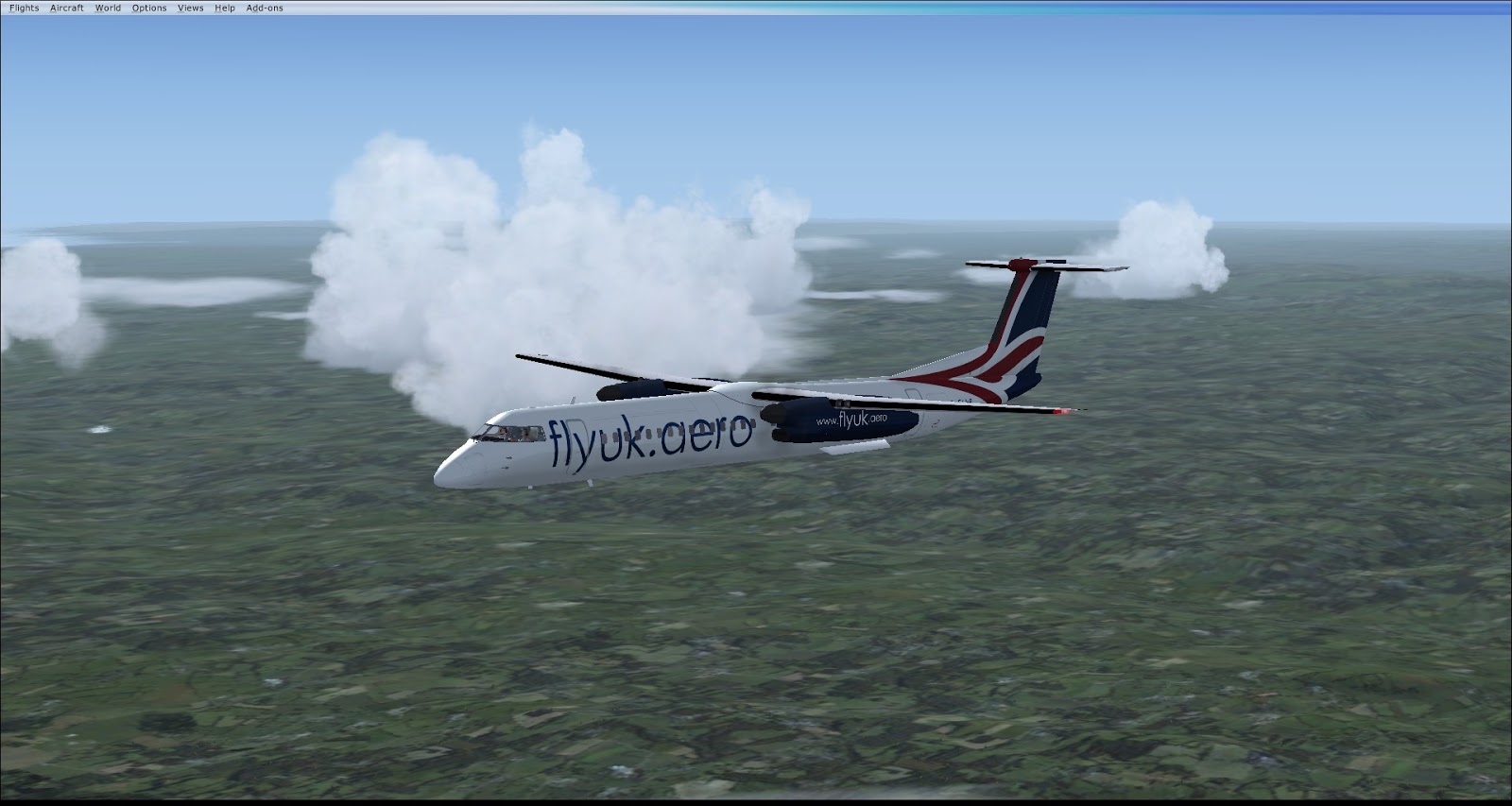Click the Help menu

(x=225, y=8)
